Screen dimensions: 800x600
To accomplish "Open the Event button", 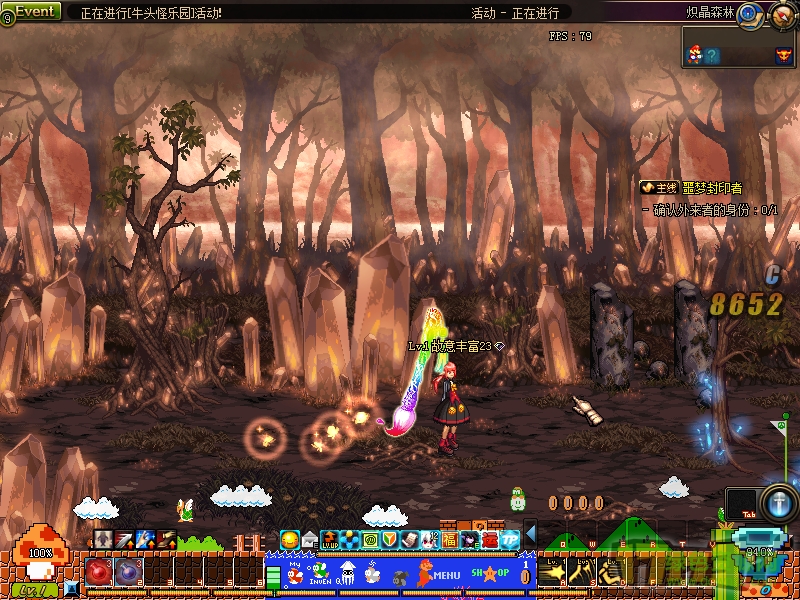I will pyautogui.click(x=32, y=11).
